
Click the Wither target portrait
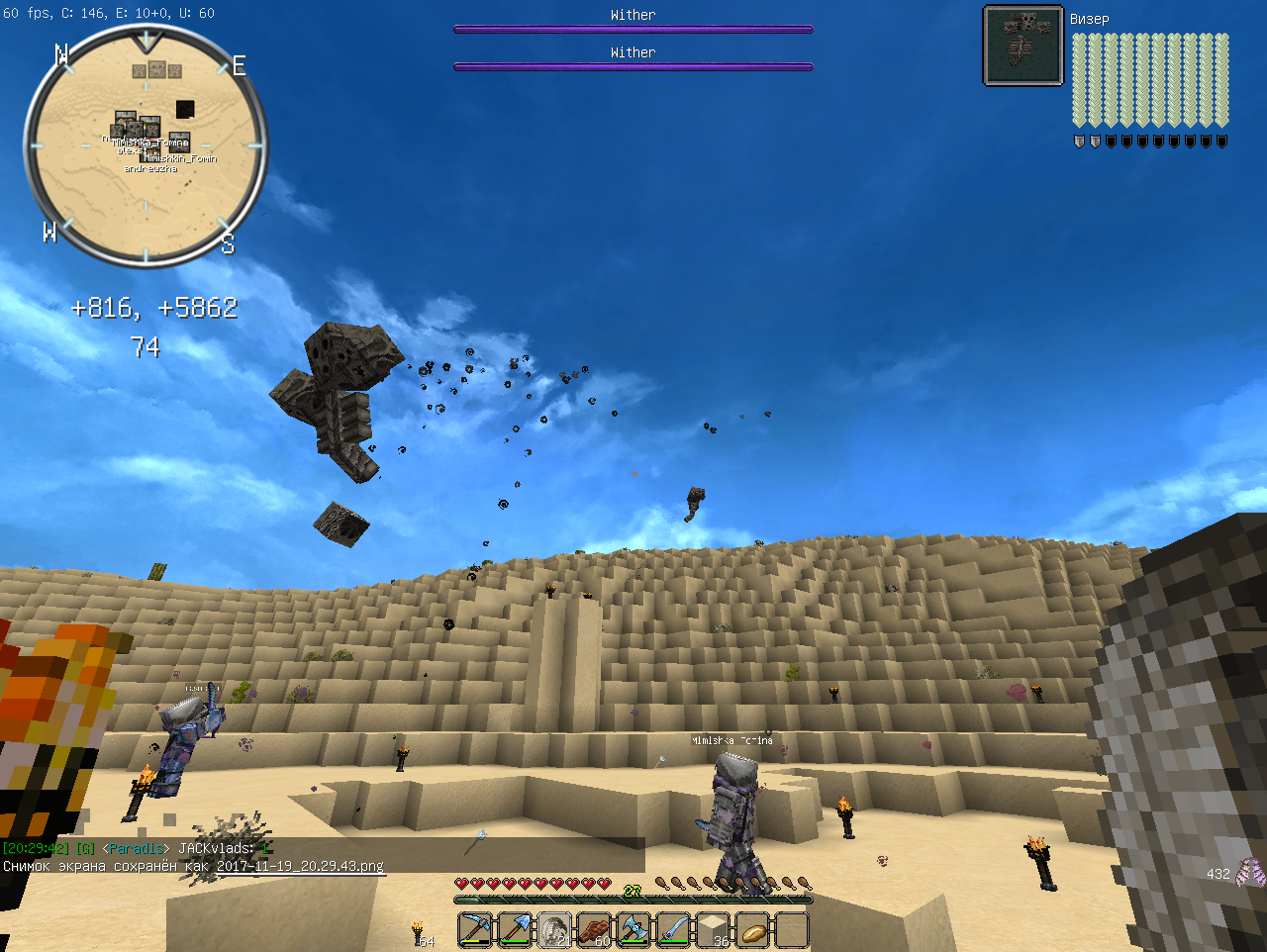(1023, 46)
